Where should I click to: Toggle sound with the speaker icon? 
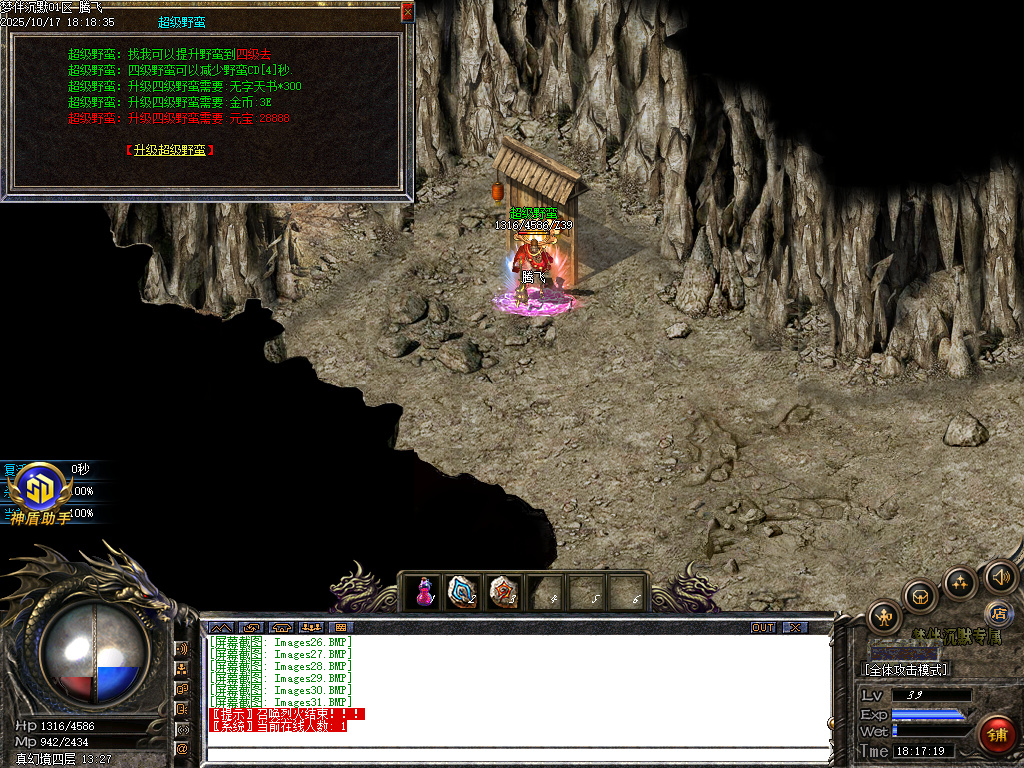tap(1000, 576)
